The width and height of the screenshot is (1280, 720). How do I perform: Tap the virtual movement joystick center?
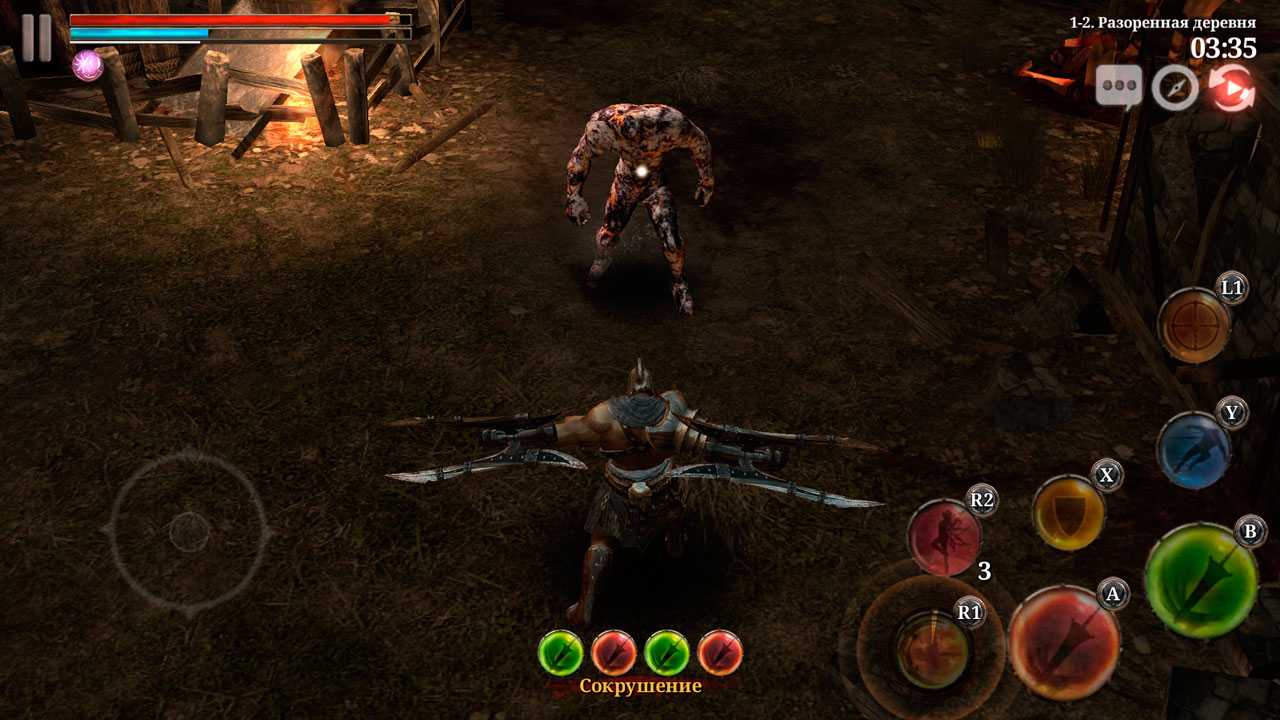pyautogui.click(x=189, y=531)
